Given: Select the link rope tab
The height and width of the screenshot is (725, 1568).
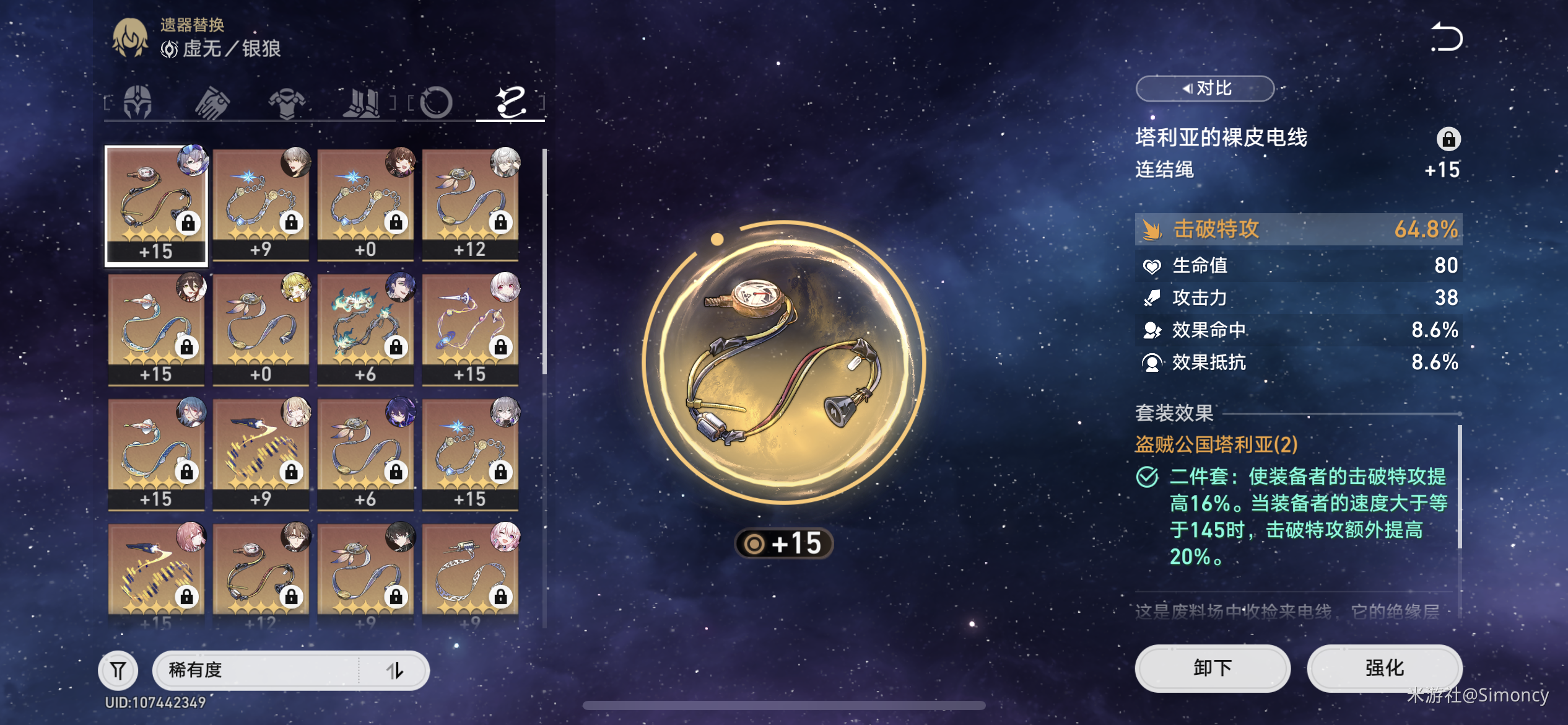Looking at the screenshot, I should point(510,102).
